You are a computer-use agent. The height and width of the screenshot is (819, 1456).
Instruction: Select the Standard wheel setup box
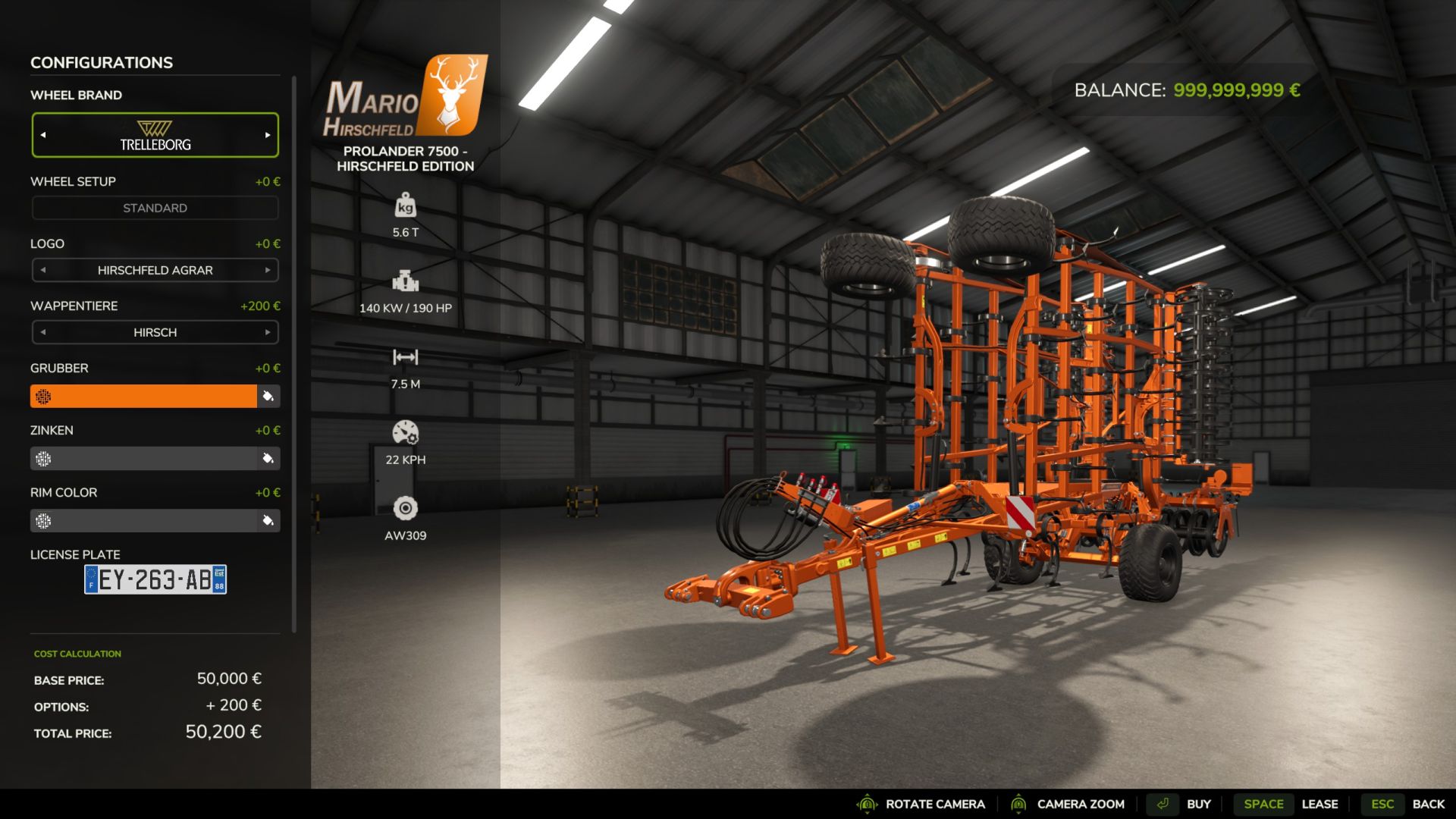[x=155, y=208]
